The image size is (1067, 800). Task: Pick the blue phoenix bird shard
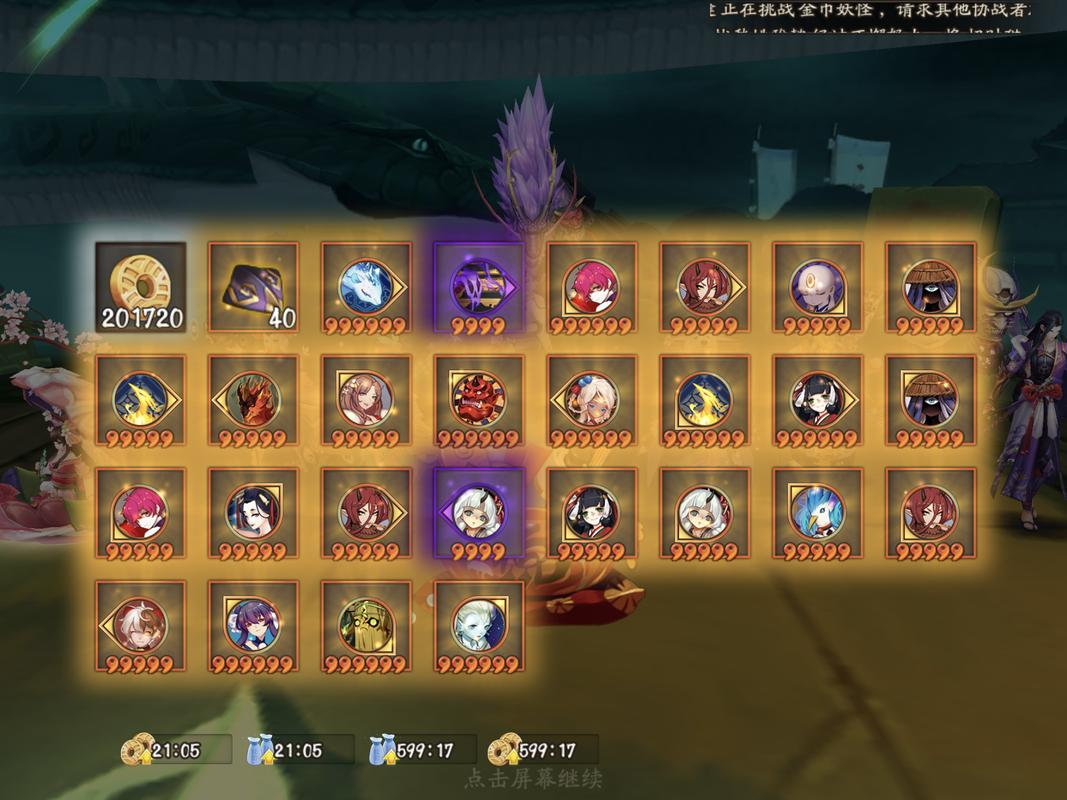pos(817,513)
